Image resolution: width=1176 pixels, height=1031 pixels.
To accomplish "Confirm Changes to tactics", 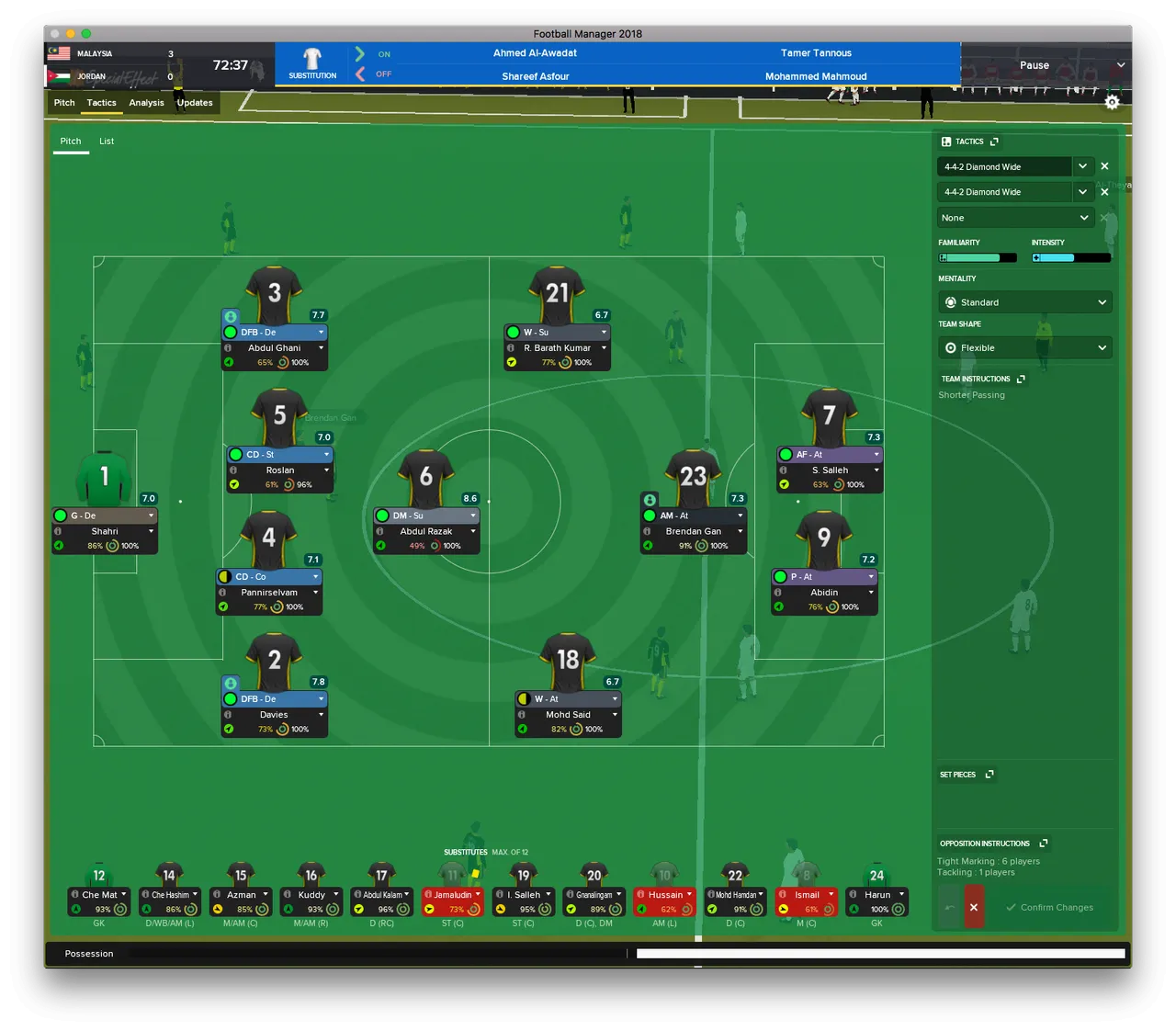I will click(x=1049, y=908).
